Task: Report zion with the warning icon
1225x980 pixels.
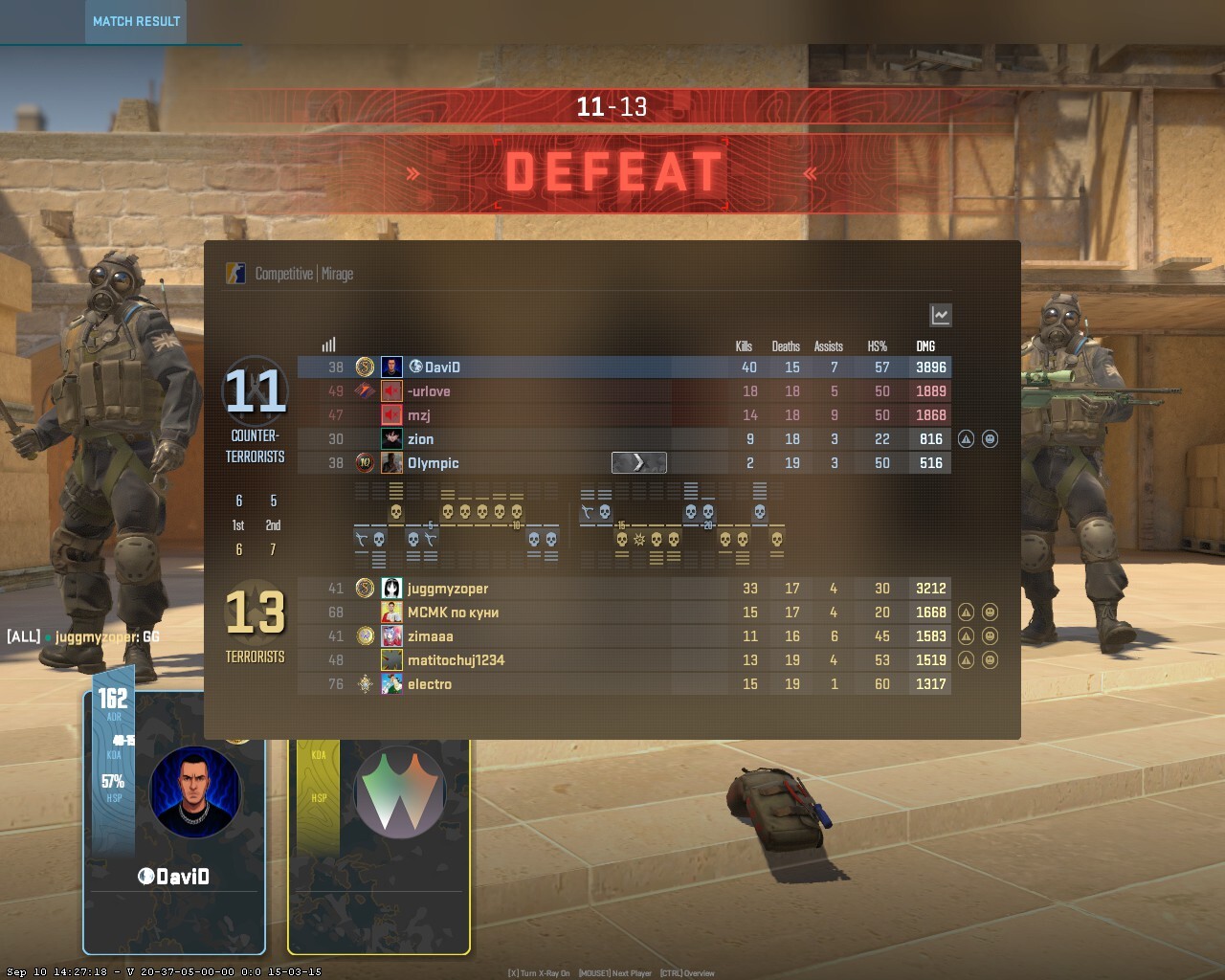Action: coord(966,439)
